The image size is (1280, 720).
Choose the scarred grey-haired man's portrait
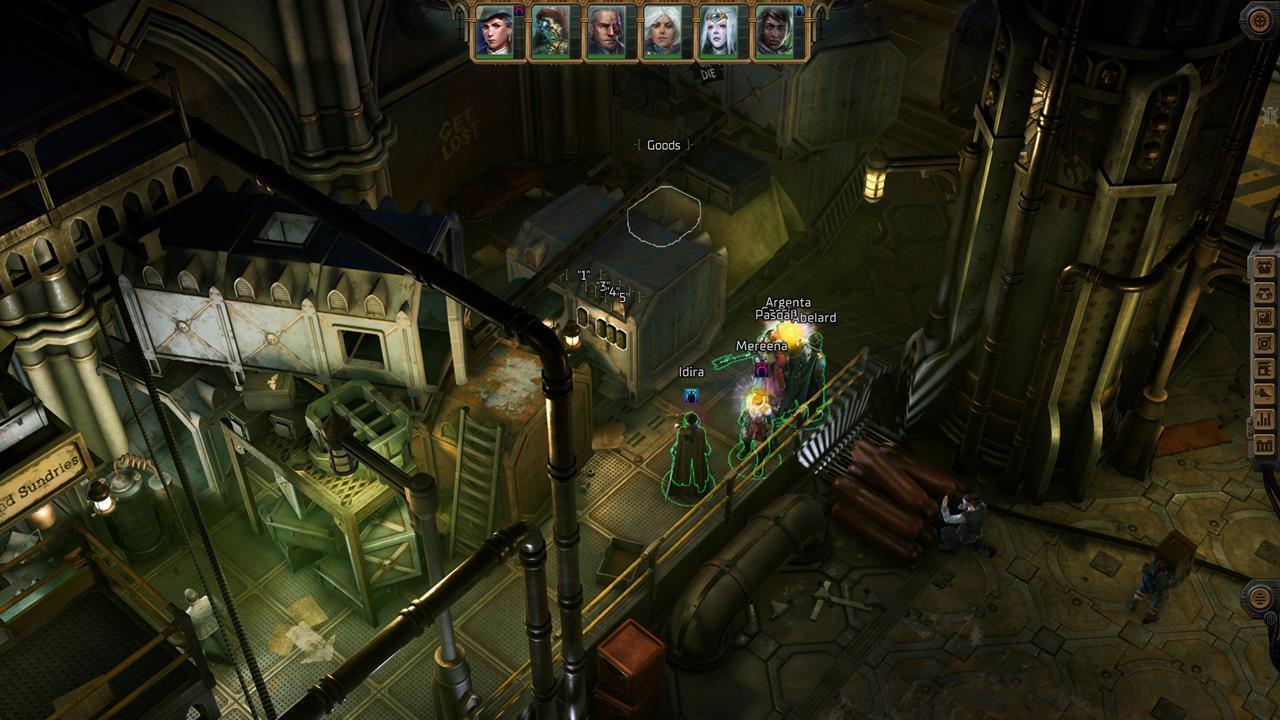click(606, 32)
